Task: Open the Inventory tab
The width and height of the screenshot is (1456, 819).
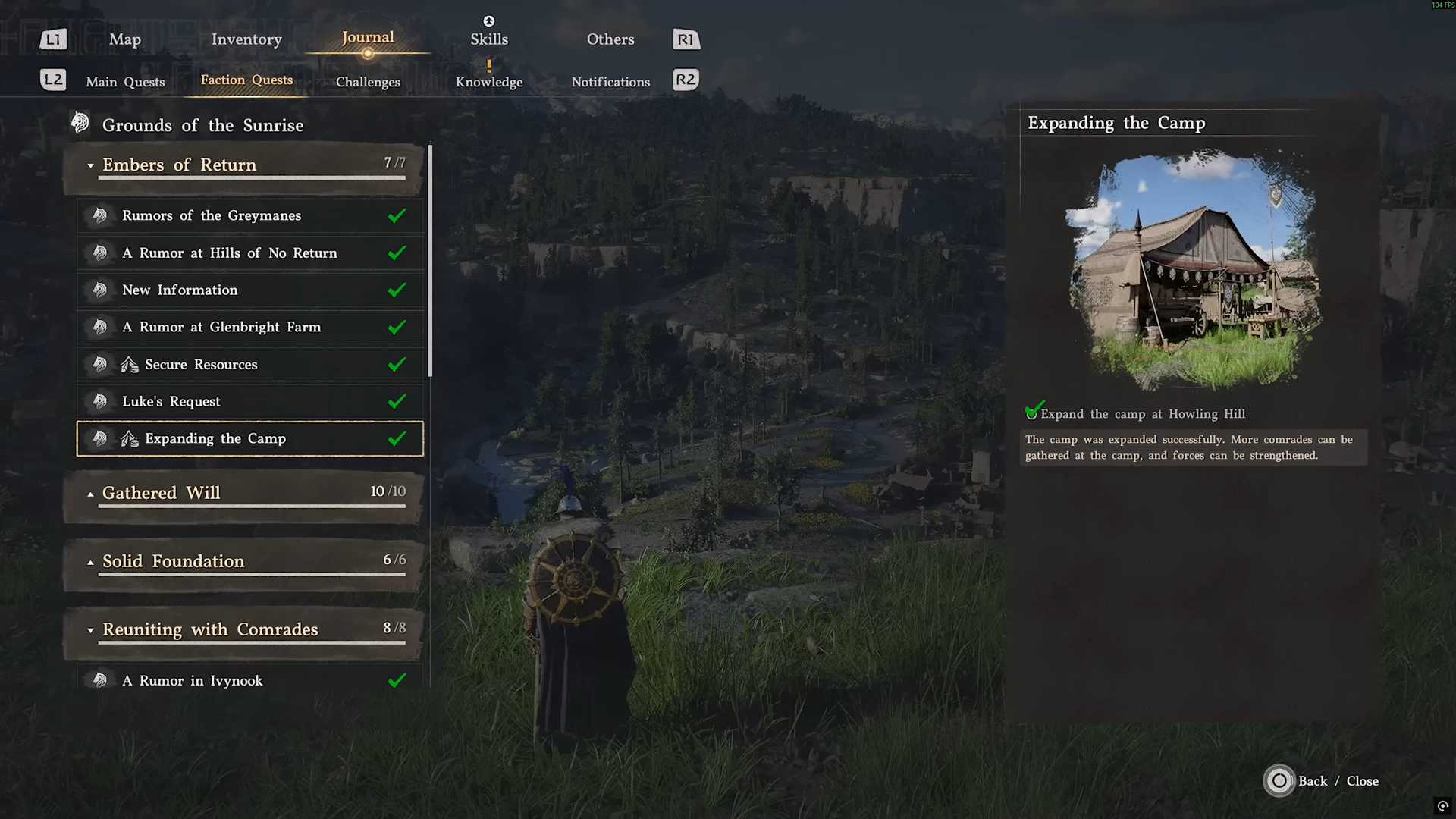Action: (x=246, y=39)
